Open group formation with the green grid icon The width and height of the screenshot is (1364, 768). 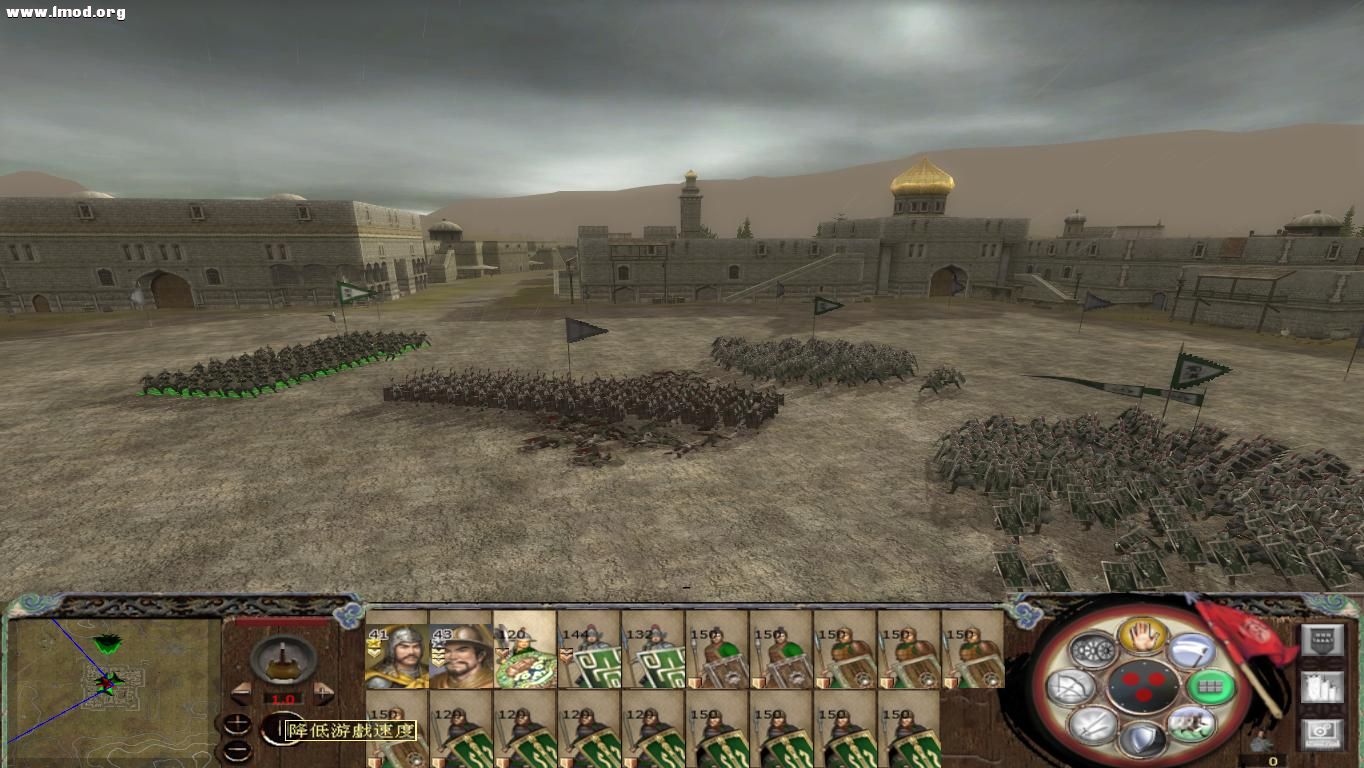point(1213,687)
